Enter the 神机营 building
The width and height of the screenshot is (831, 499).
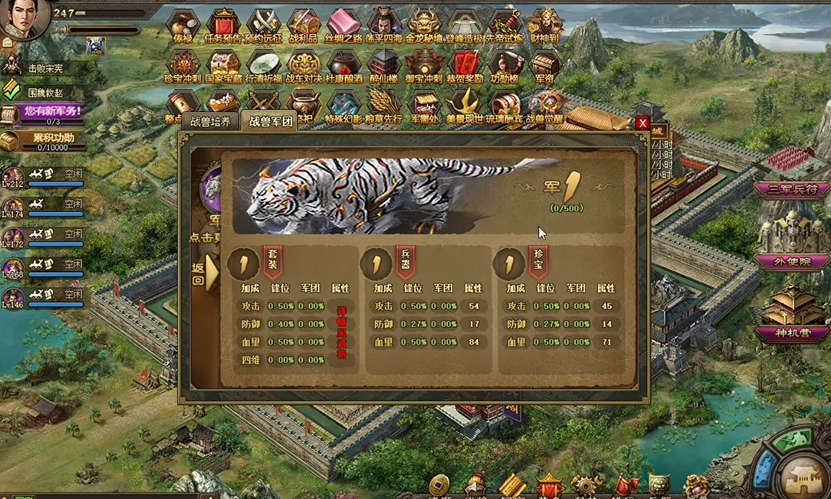tap(791, 332)
